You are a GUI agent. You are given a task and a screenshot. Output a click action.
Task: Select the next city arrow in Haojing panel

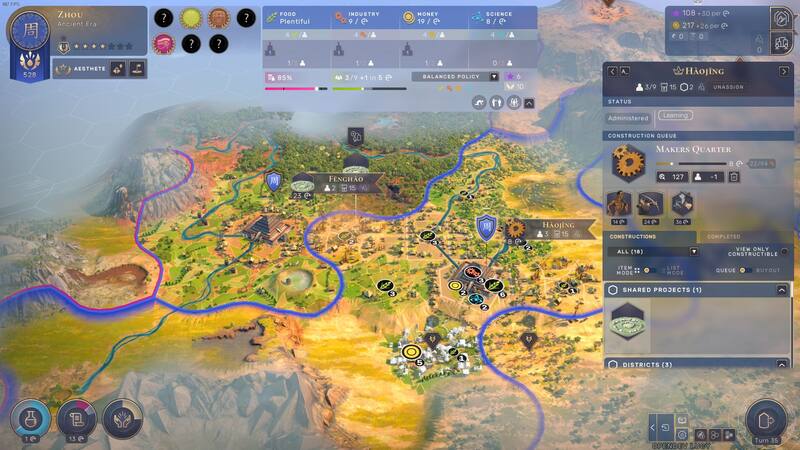(785, 71)
